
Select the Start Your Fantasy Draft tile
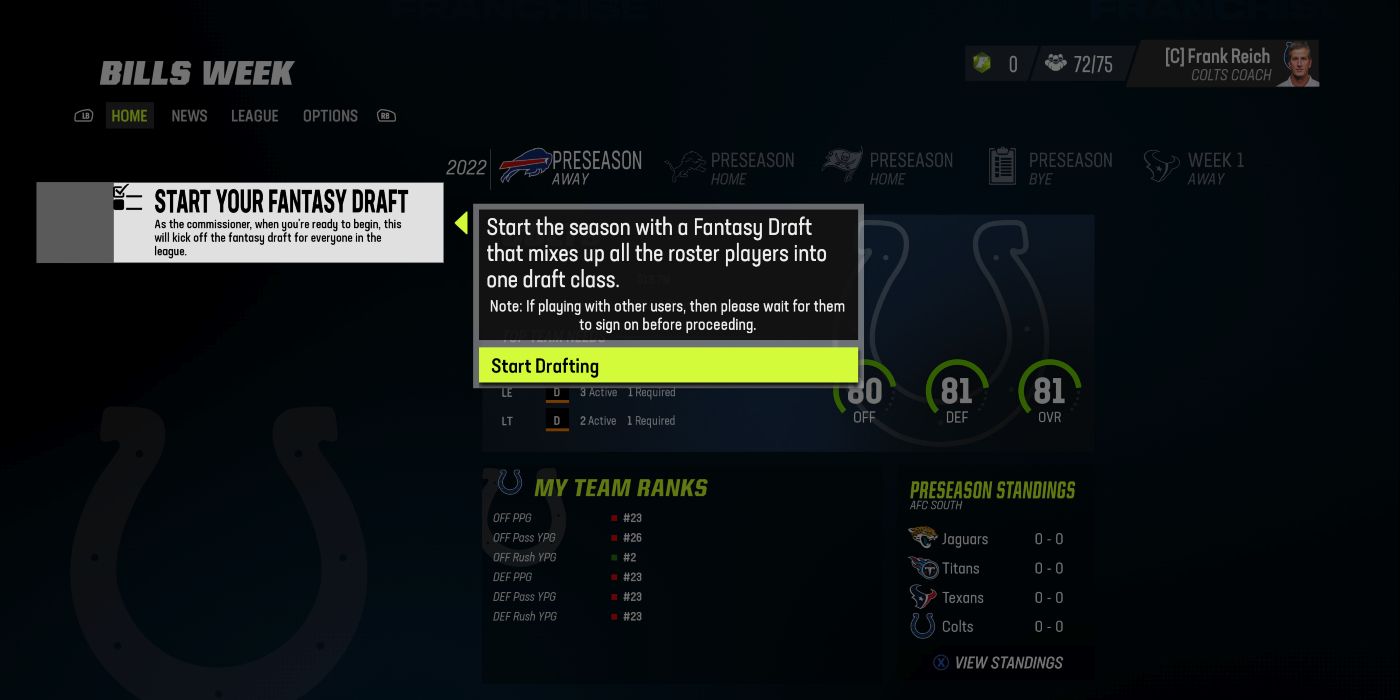click(240, 222)
